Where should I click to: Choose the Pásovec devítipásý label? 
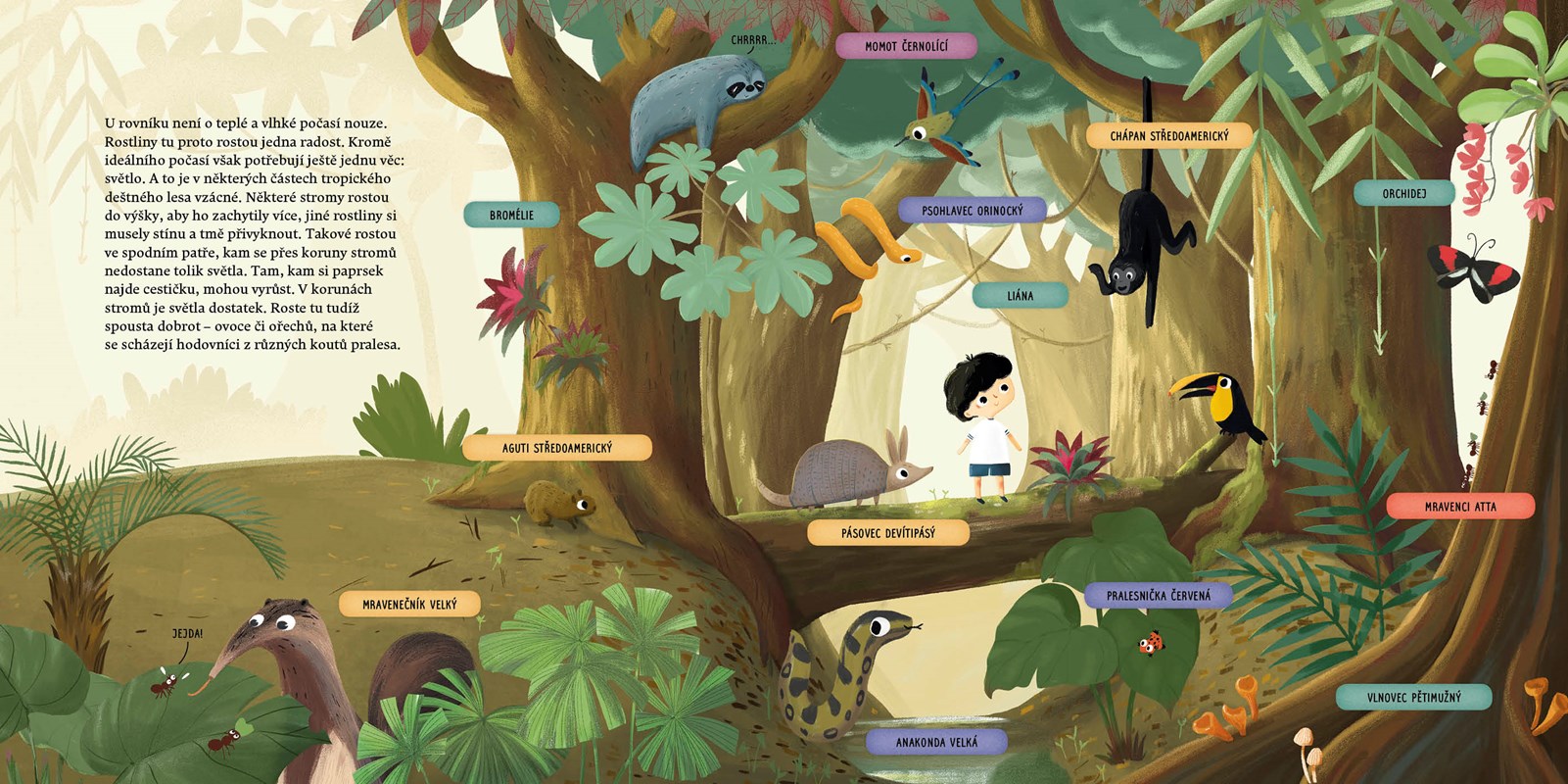point(887,533)
